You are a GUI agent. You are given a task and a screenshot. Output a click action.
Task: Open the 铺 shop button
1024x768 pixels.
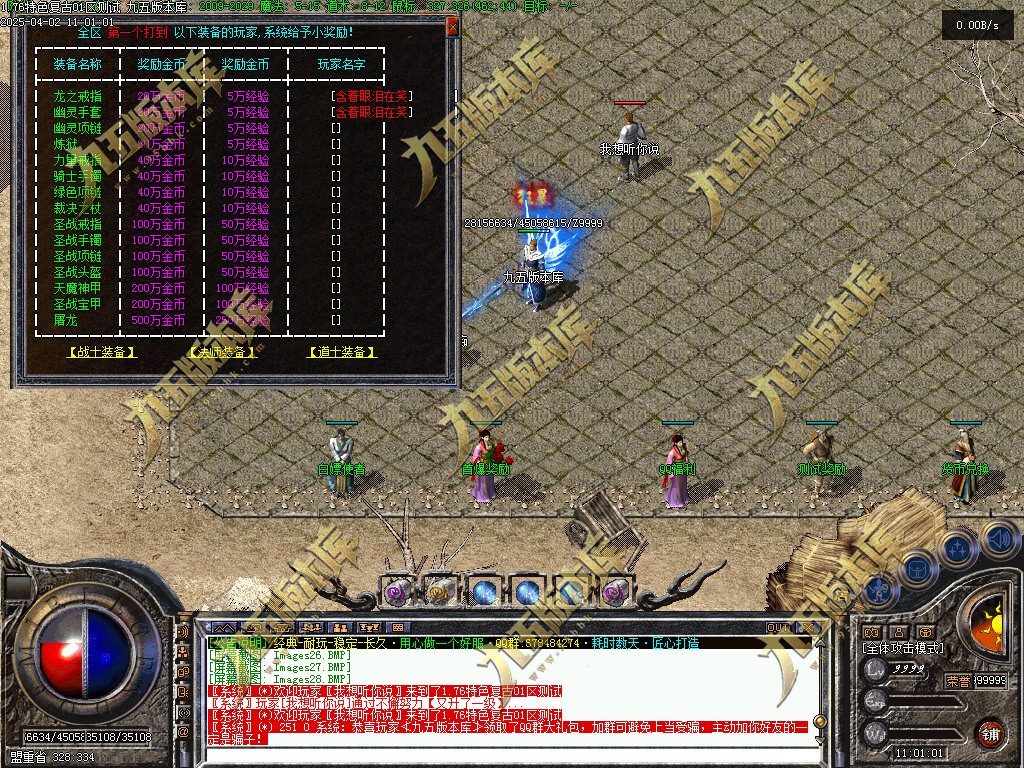(x=991, y=733)
